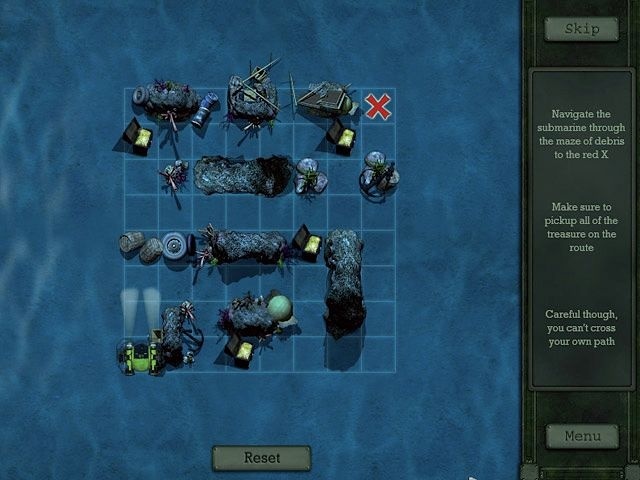The height and width of the screenshot is (480, 640).
Task: Select the red X destination tile
Action: [x=378, y=106]
